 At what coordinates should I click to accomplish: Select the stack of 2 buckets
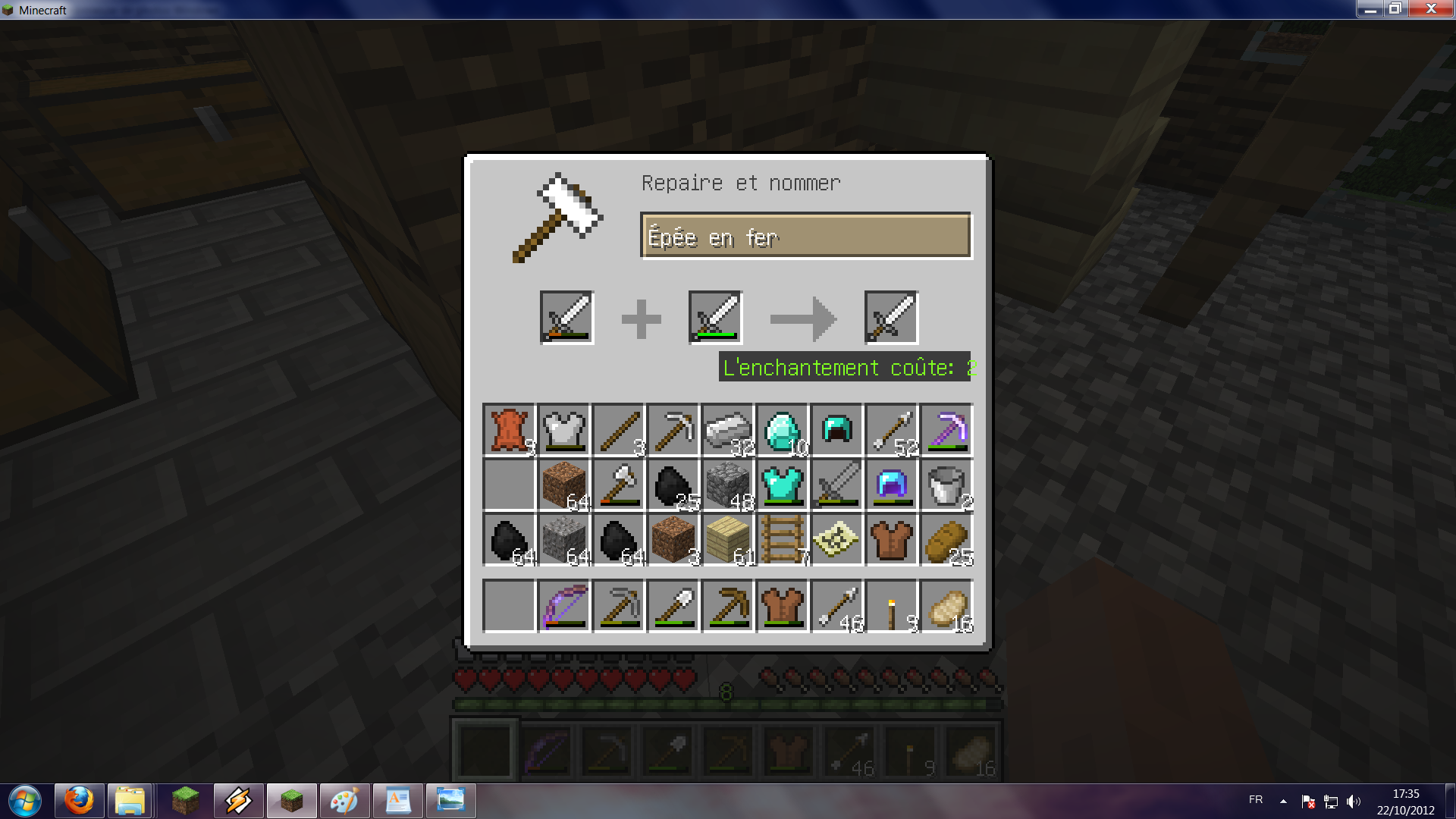click(x=946, y=485)
